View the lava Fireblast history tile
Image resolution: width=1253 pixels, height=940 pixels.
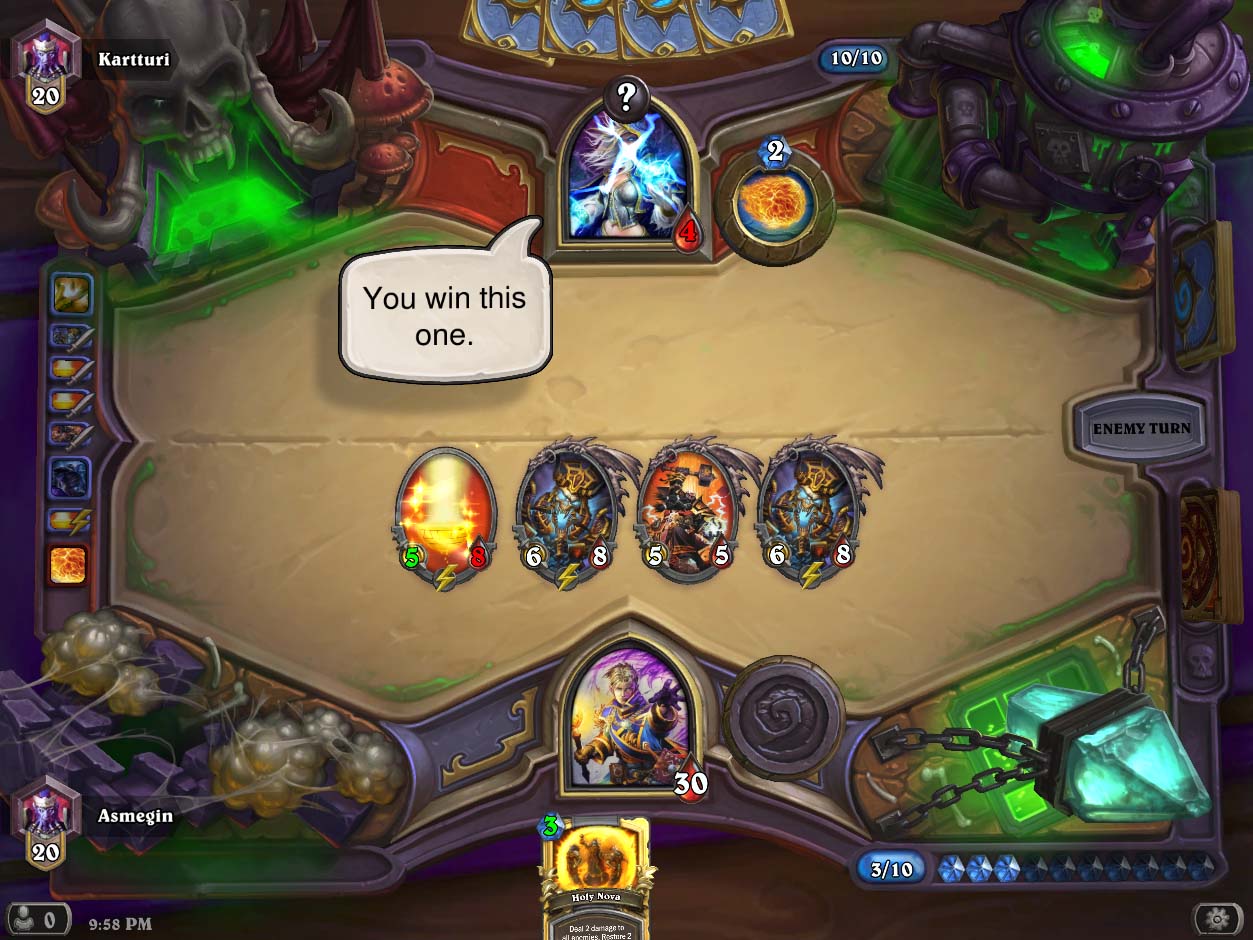[x=69, y=565]
